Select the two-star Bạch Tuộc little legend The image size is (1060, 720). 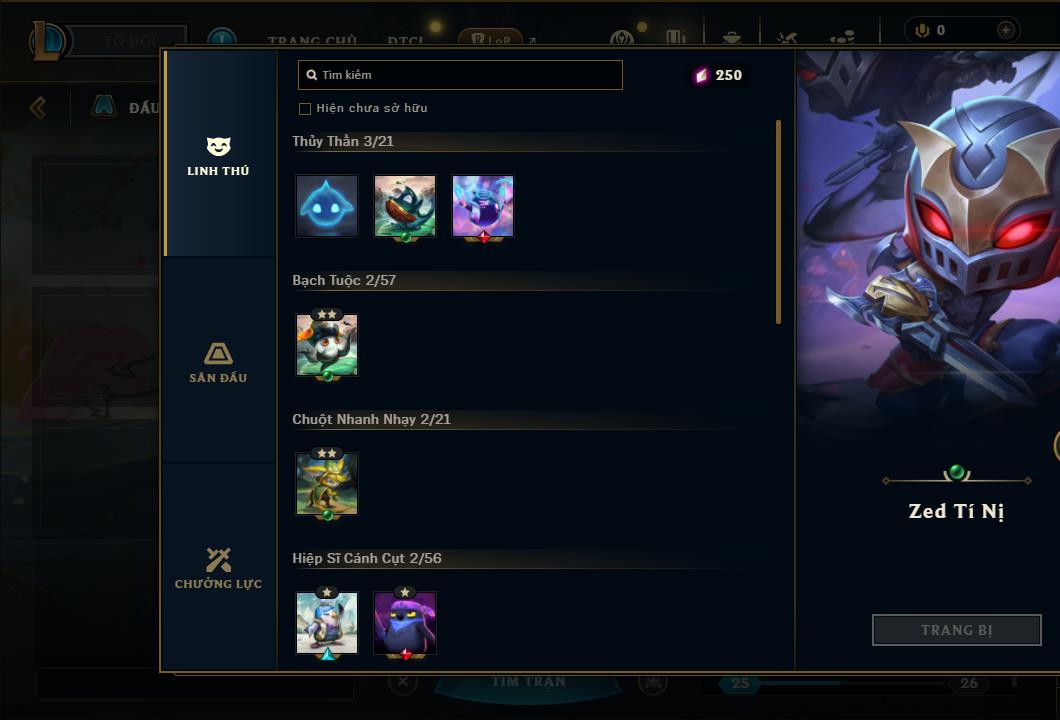[327, 345]
